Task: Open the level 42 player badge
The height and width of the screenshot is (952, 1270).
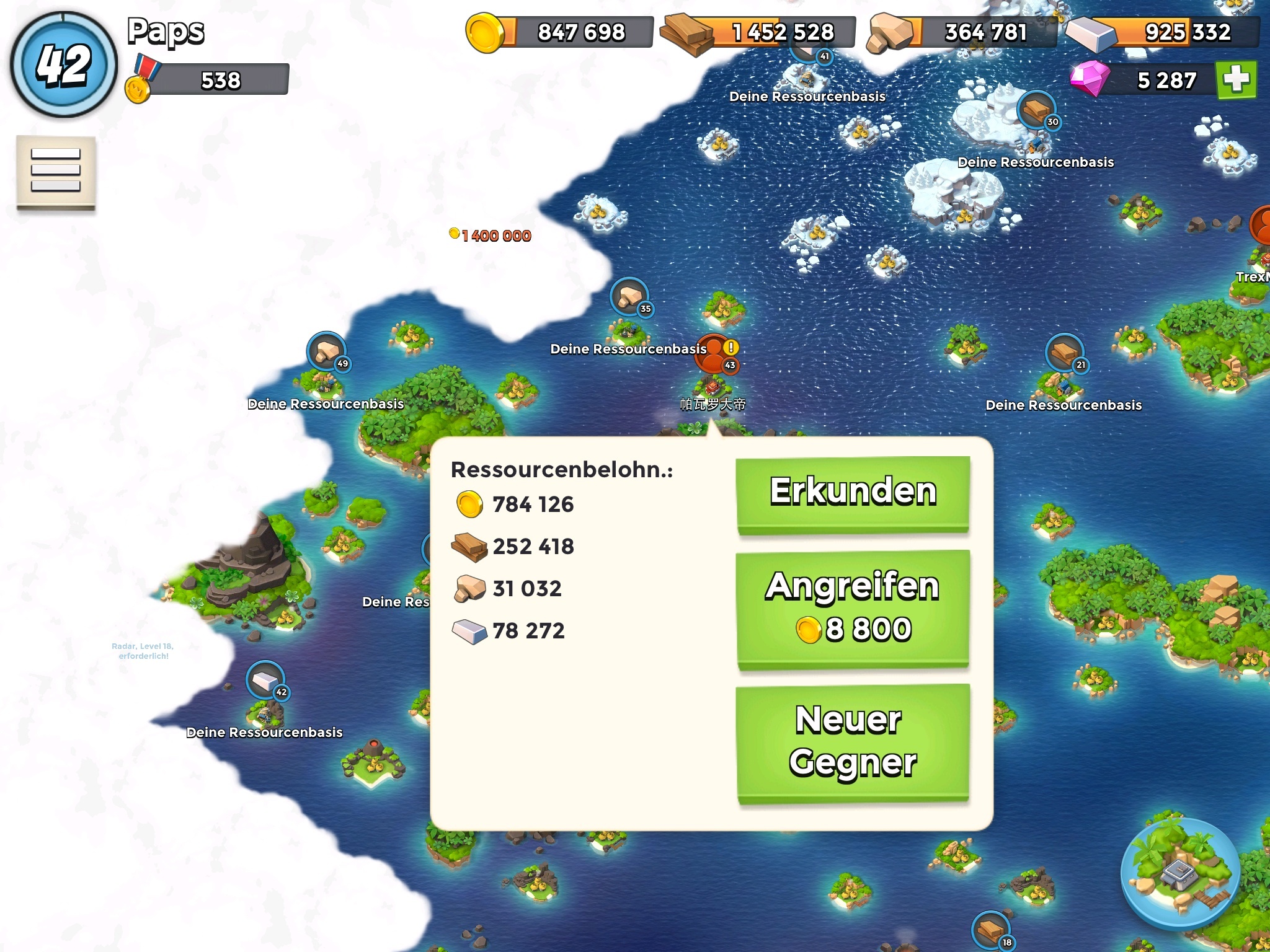Action: (64, 64)
